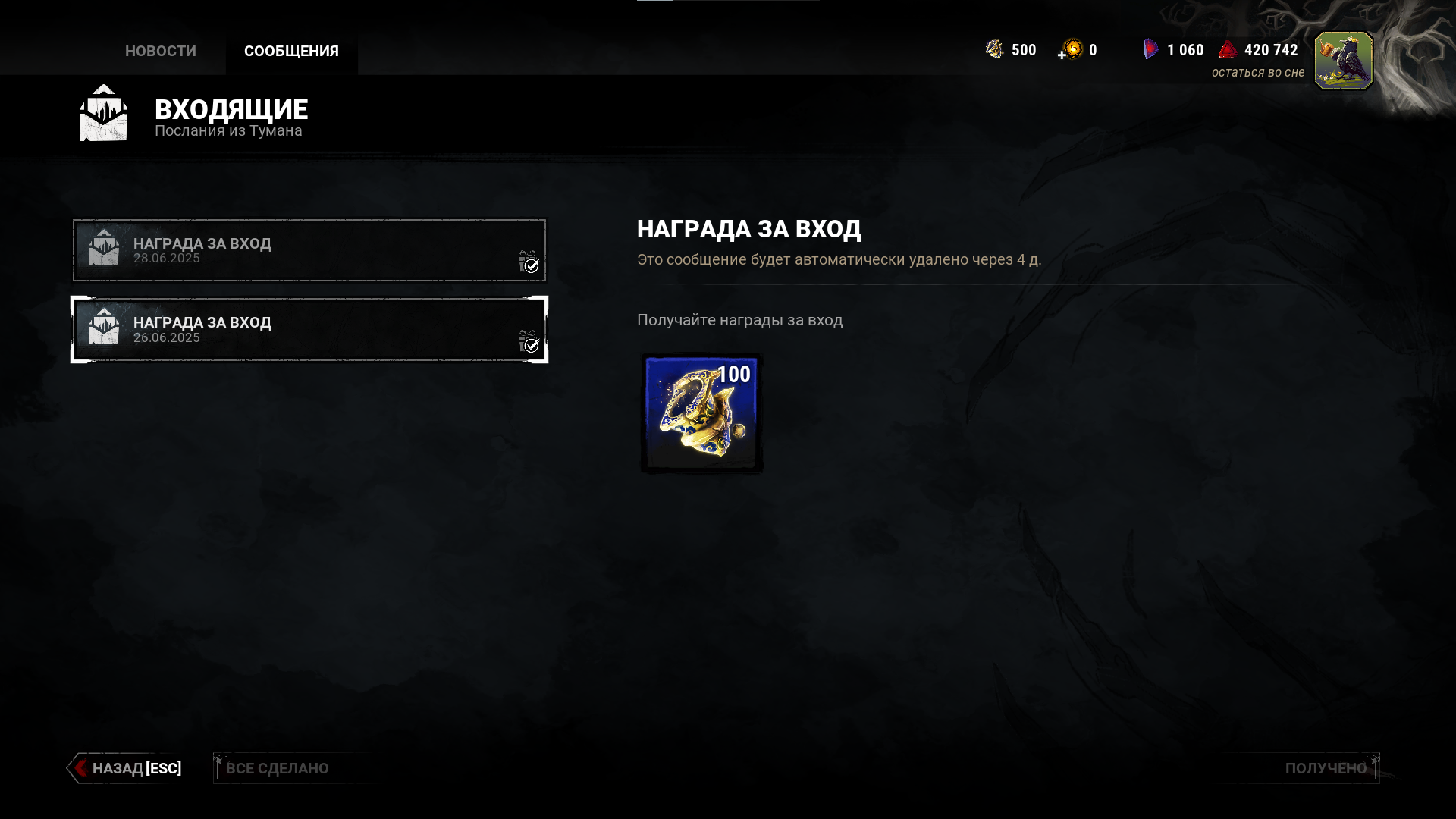Viewport: 1456px width, 819px height.
Task: Click the Все сделано button
Action: pyautogui.click(x=277, y=768)
